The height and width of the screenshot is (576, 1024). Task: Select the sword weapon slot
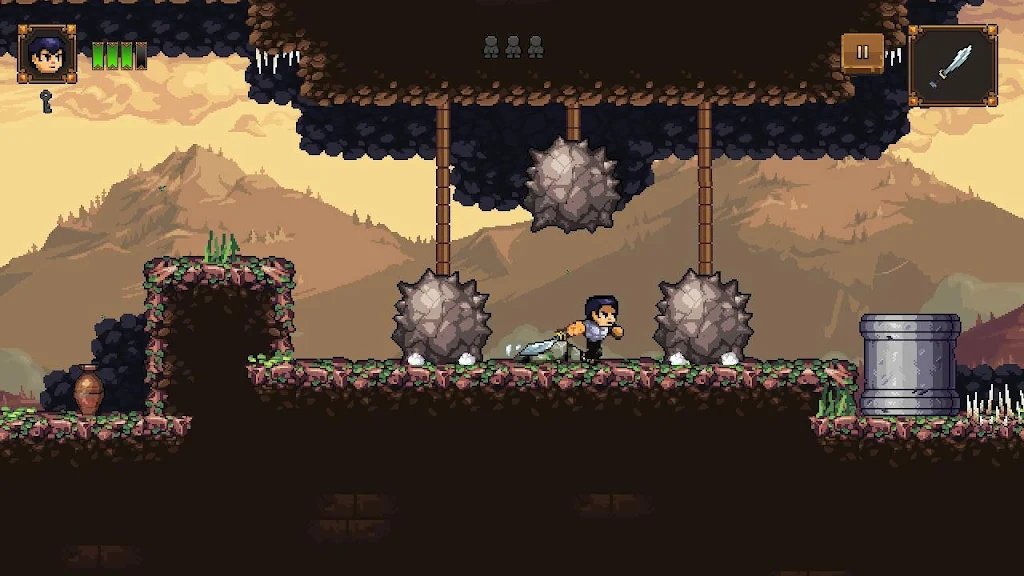tap(952, 66)
